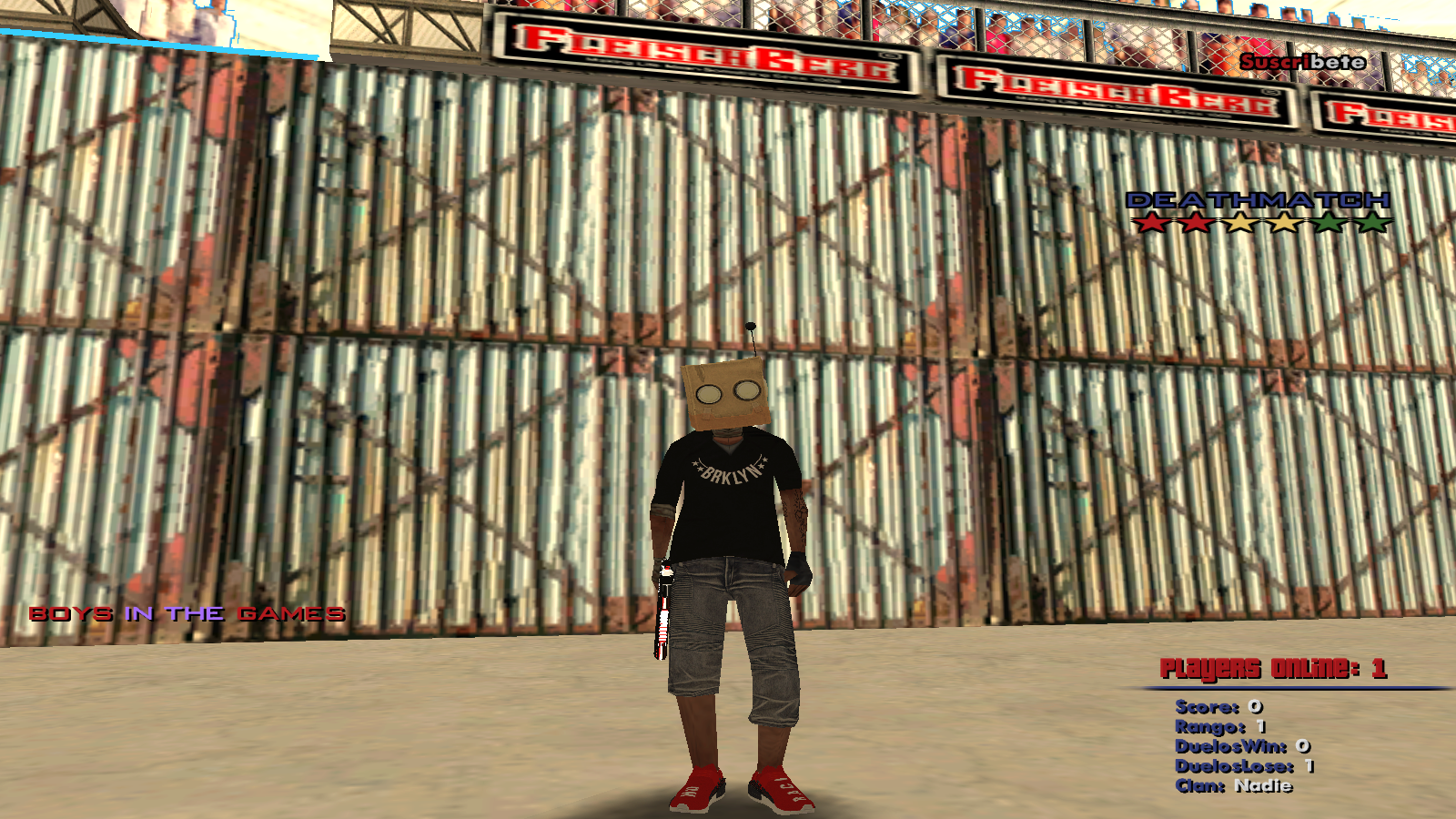Click the first green Deathmatch star

click(1329, 220)
